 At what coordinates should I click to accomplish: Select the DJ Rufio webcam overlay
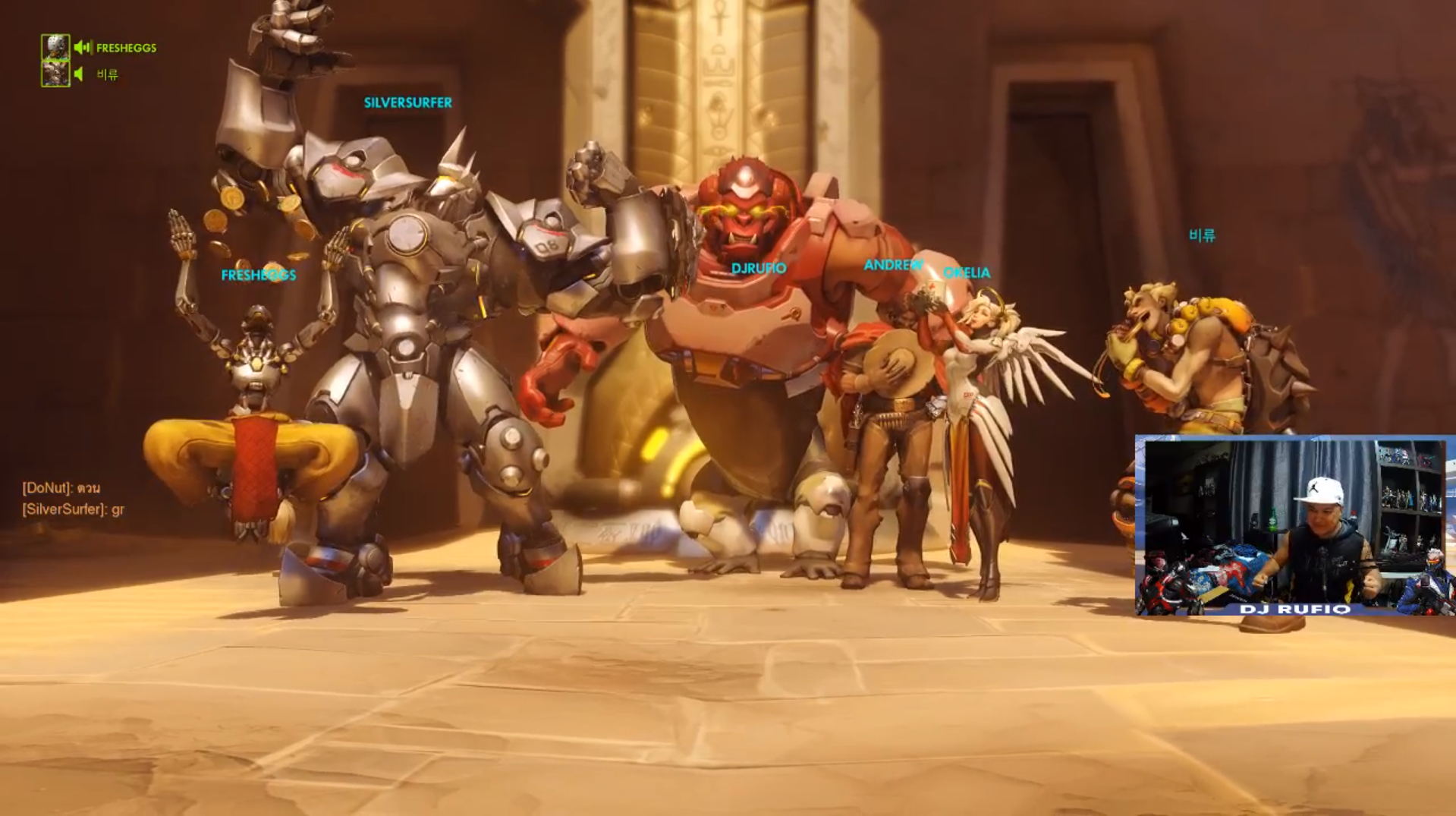1294,525
